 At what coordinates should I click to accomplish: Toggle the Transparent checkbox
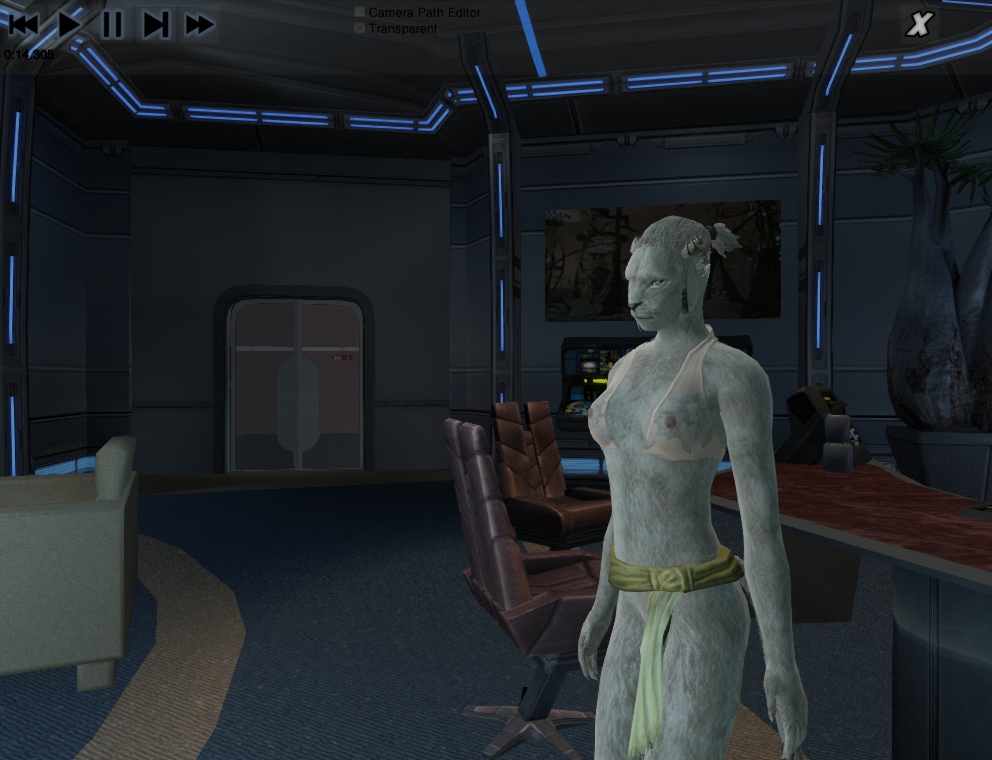pos(360,29)
